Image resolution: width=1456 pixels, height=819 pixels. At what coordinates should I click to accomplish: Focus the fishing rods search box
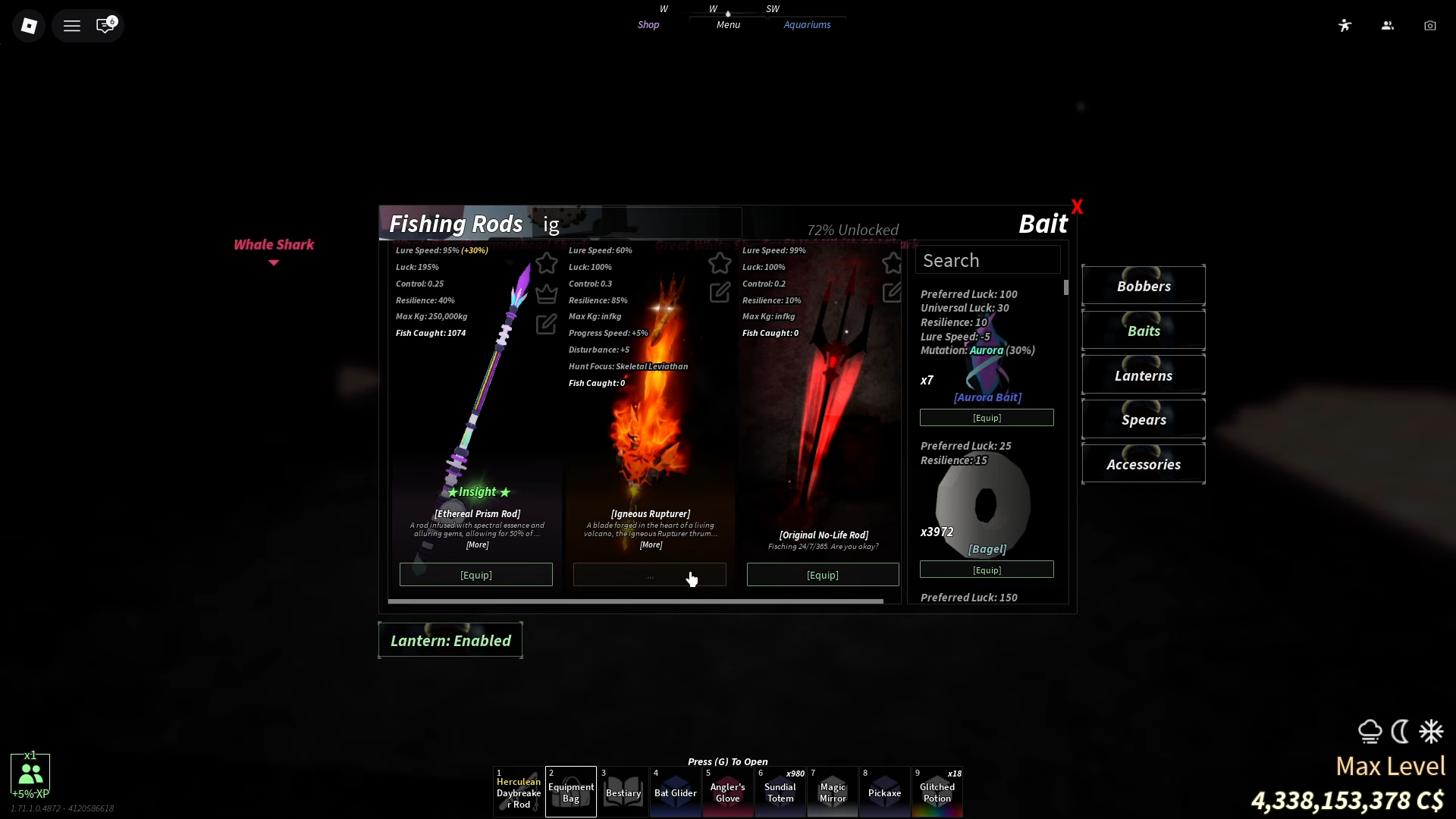click(x=635, y=224)
